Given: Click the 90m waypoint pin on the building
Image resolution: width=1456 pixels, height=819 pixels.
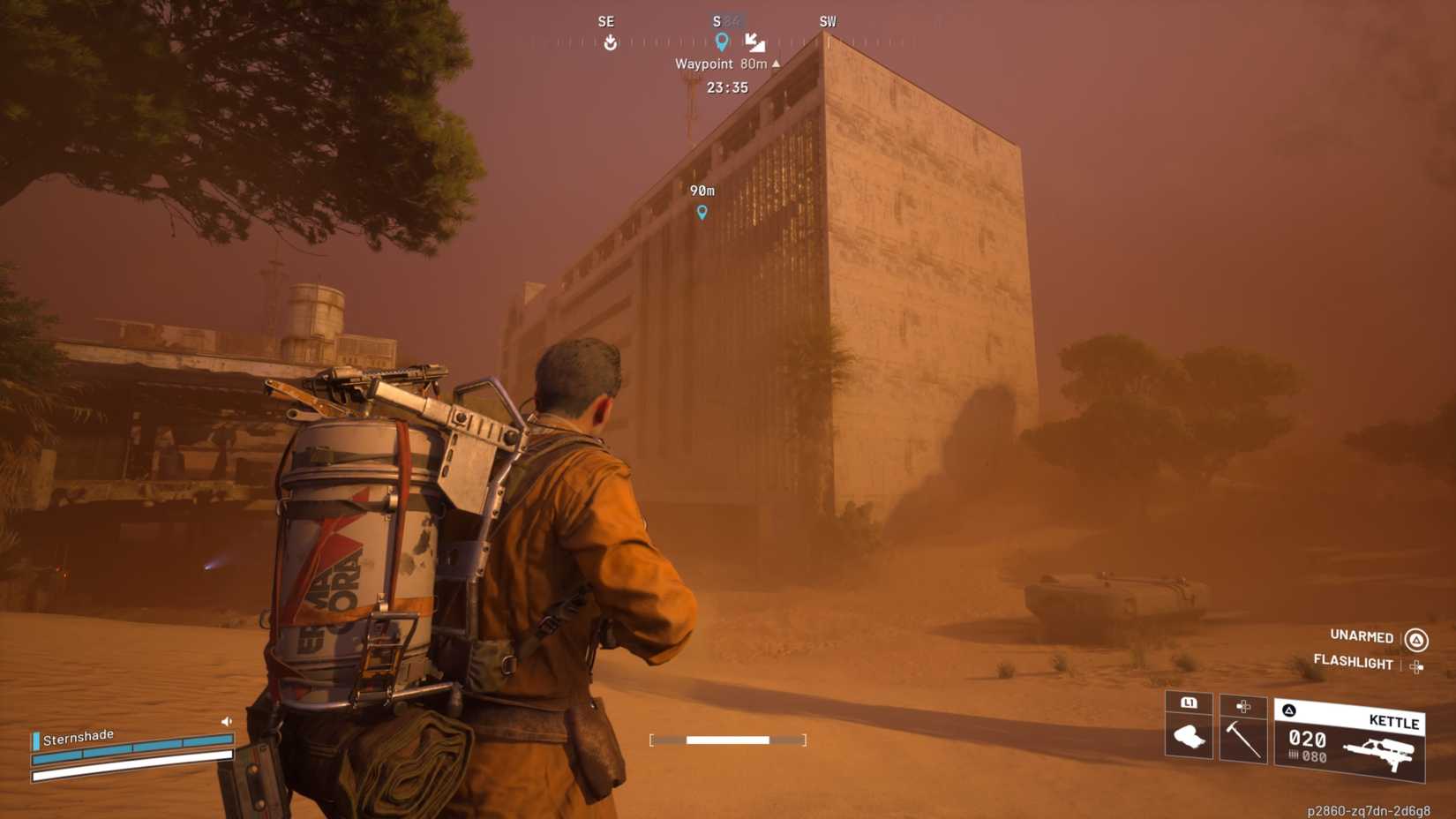Looking at the screenshot, I should coord(702,211).
